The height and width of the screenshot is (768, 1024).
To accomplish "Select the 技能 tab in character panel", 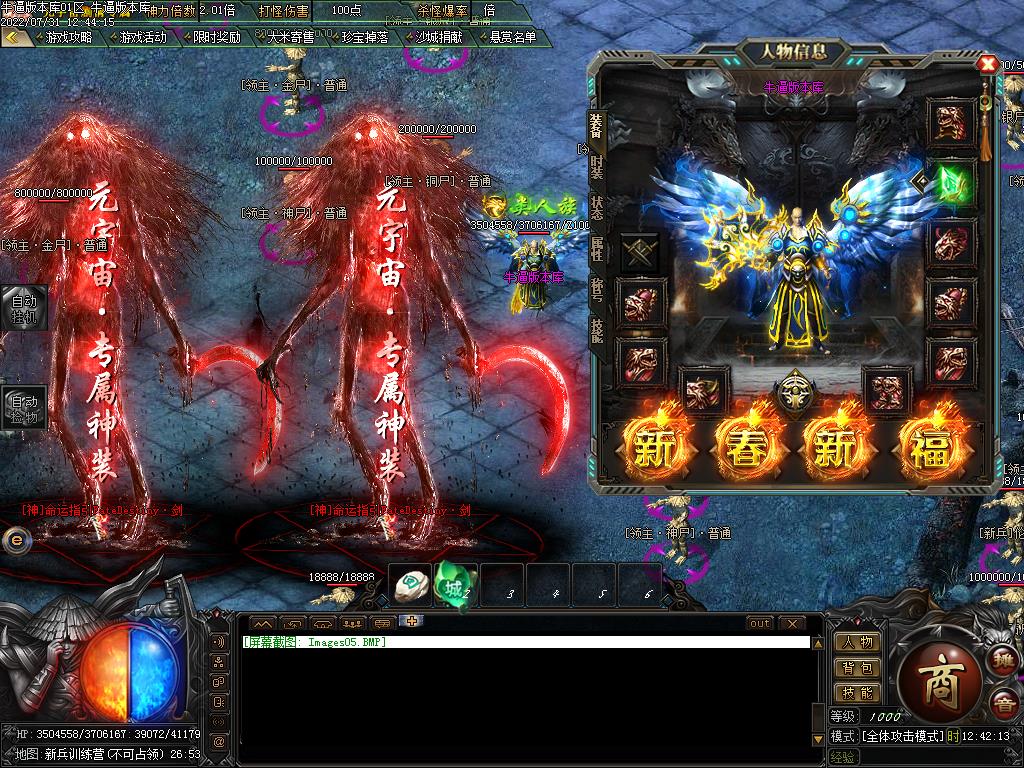I will [597, 330].
